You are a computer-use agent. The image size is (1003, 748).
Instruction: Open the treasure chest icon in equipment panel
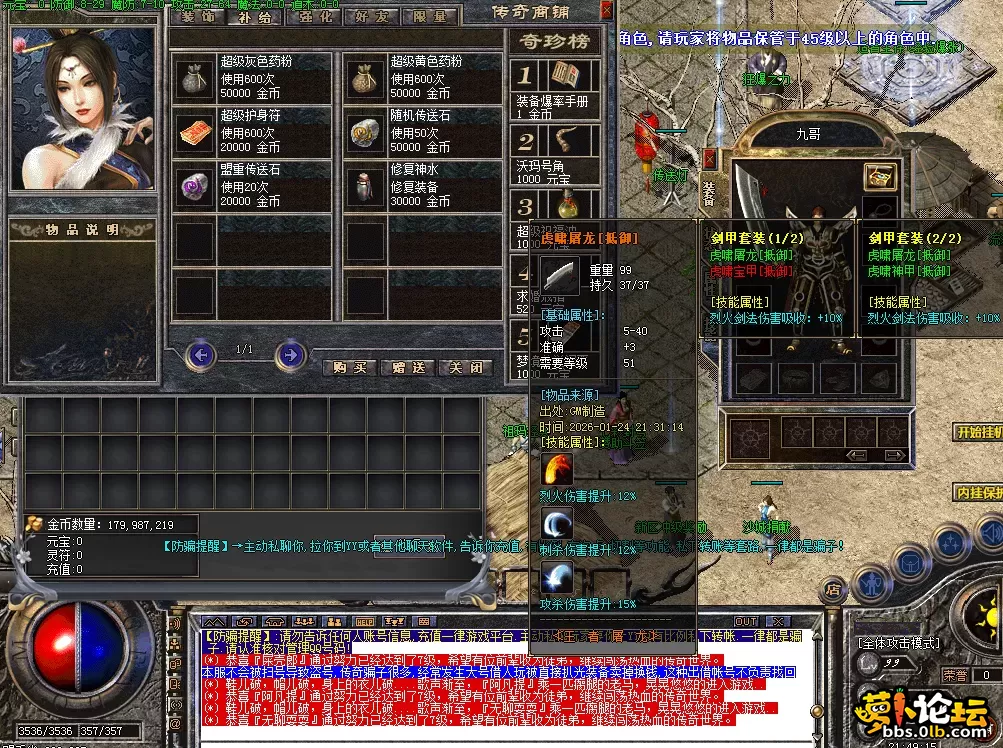(x=879, y=176)
